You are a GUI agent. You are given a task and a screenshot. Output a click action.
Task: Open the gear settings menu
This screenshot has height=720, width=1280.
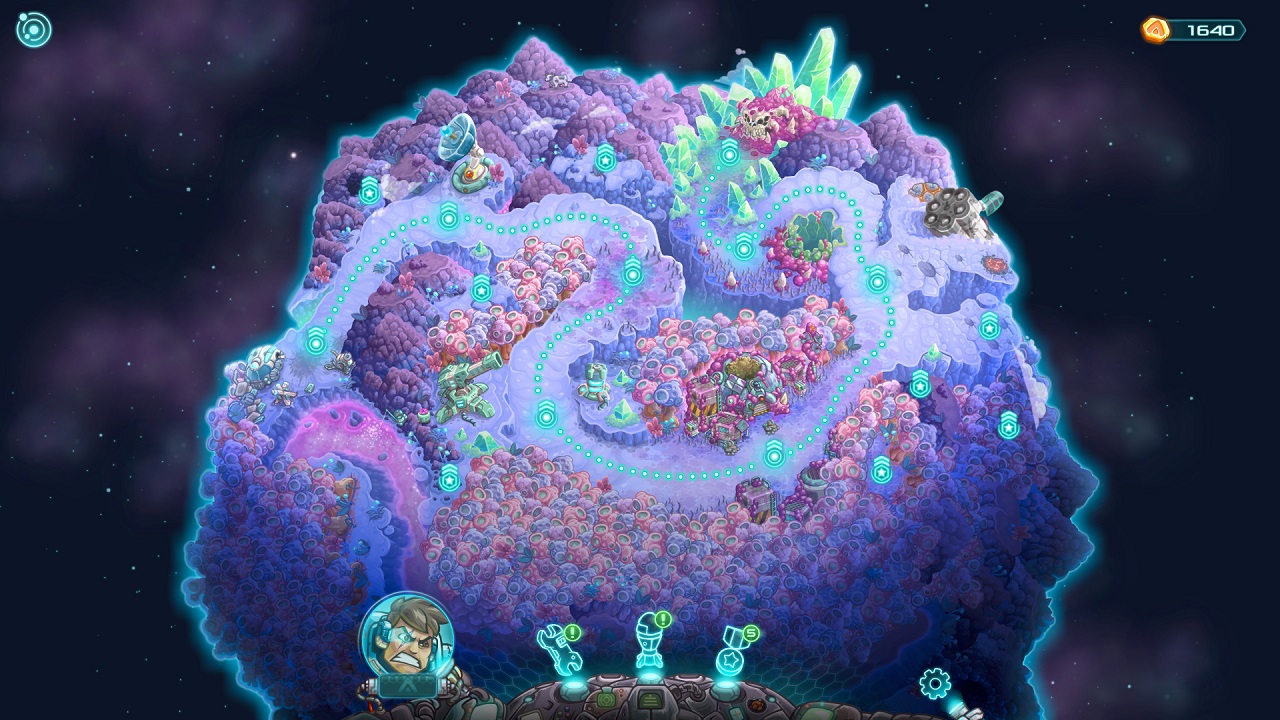tap(934, 684)
